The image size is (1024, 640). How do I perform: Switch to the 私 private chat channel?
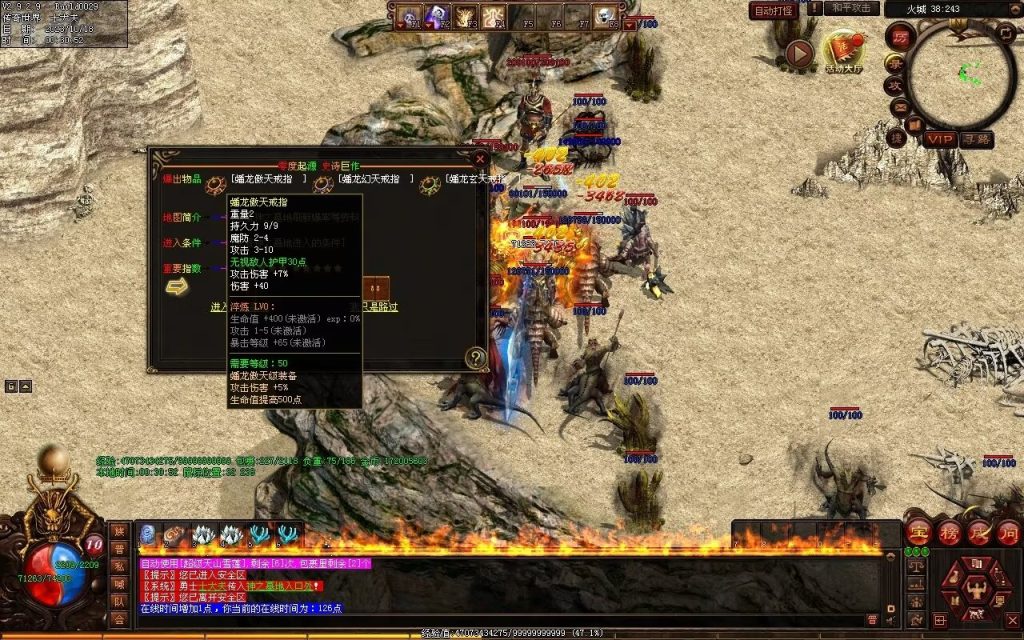(x=119, y=566)
